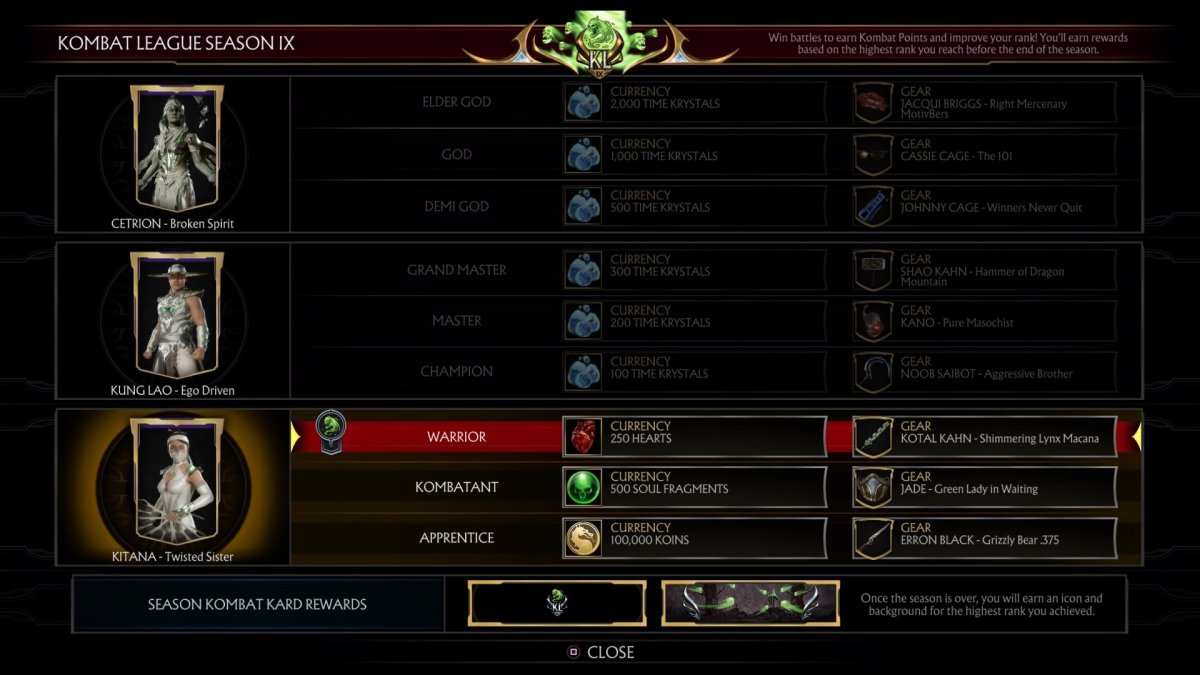Select the 250 Hearts currency reward
Screen dimensions: 1200x675
(x=695, y=437)
